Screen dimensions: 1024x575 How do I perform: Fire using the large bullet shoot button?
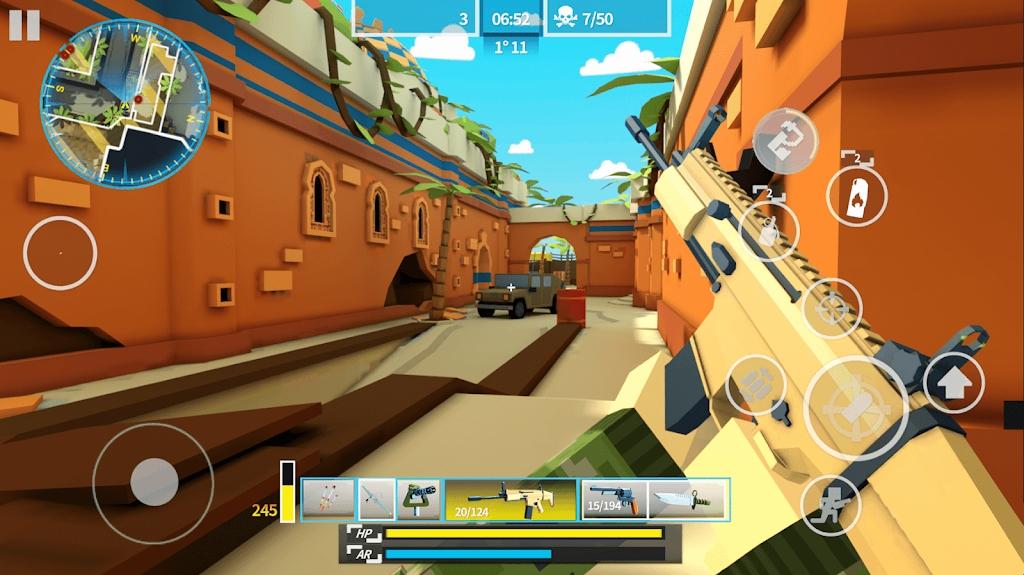coord(856,407)
